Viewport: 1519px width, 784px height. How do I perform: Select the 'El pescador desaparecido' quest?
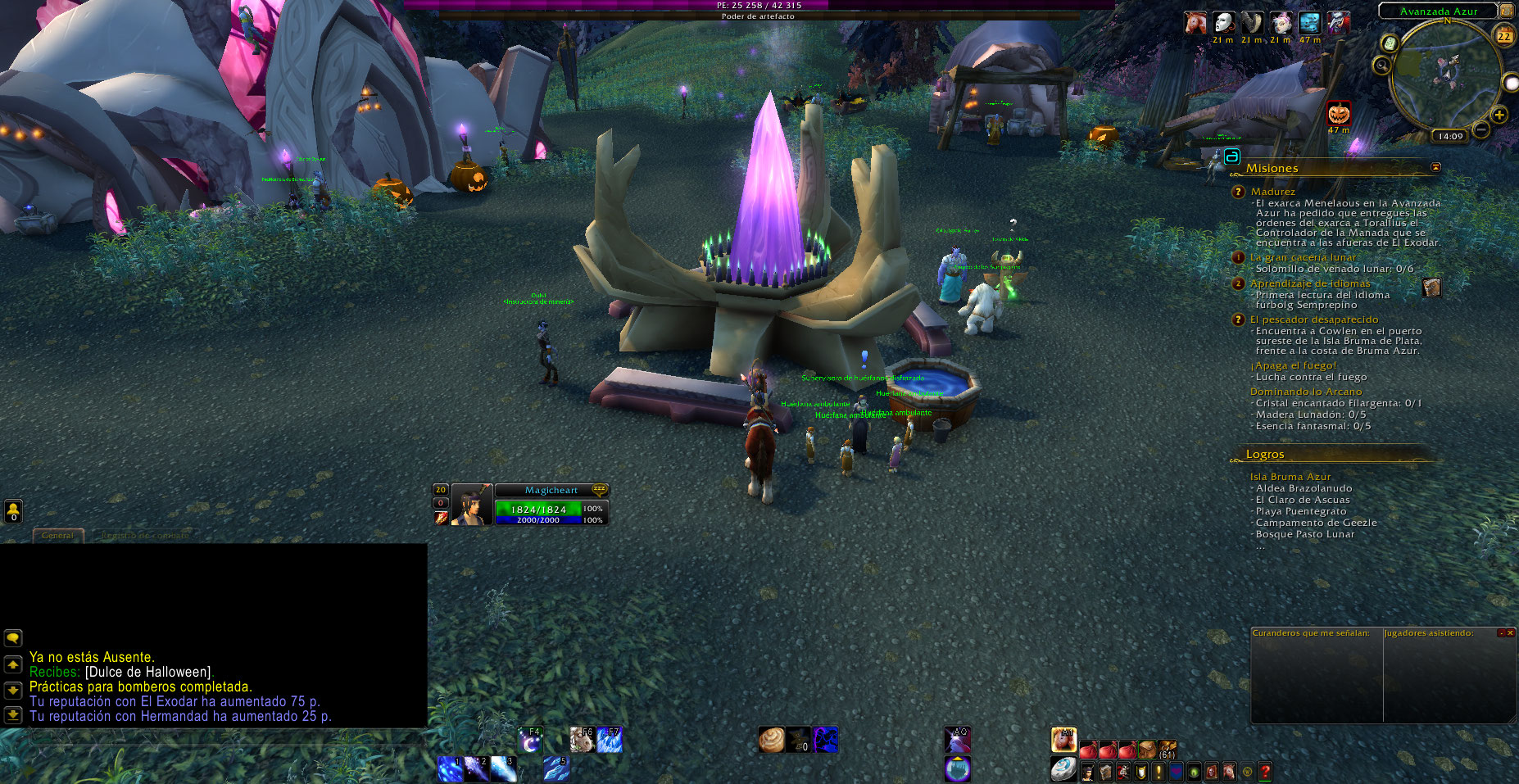1313,319
